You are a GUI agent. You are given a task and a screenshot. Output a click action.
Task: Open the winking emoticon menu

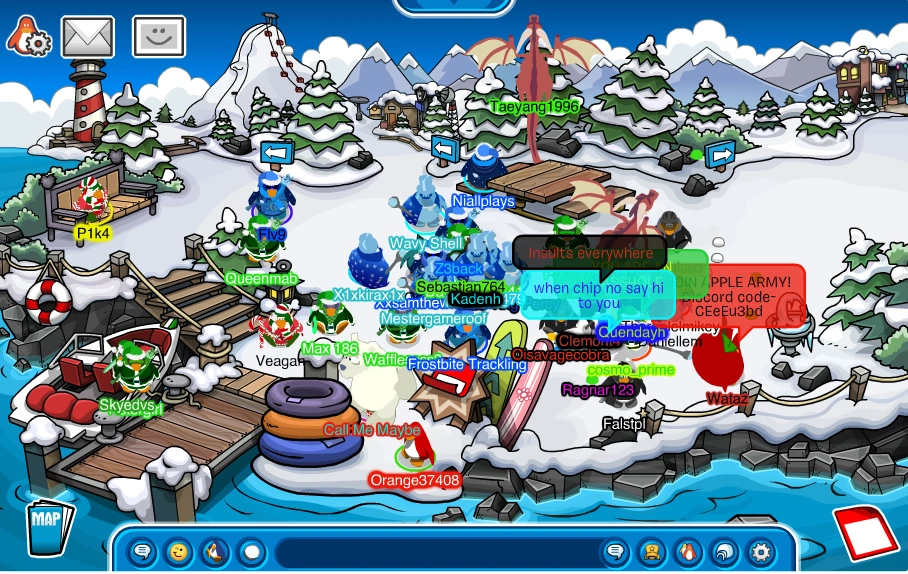click(x=179, y=551)
